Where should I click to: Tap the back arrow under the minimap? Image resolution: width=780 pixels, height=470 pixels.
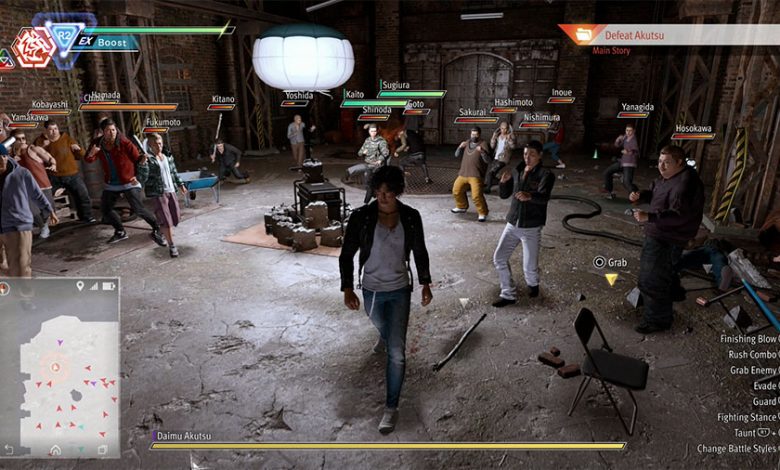click(x=9, y=451)
